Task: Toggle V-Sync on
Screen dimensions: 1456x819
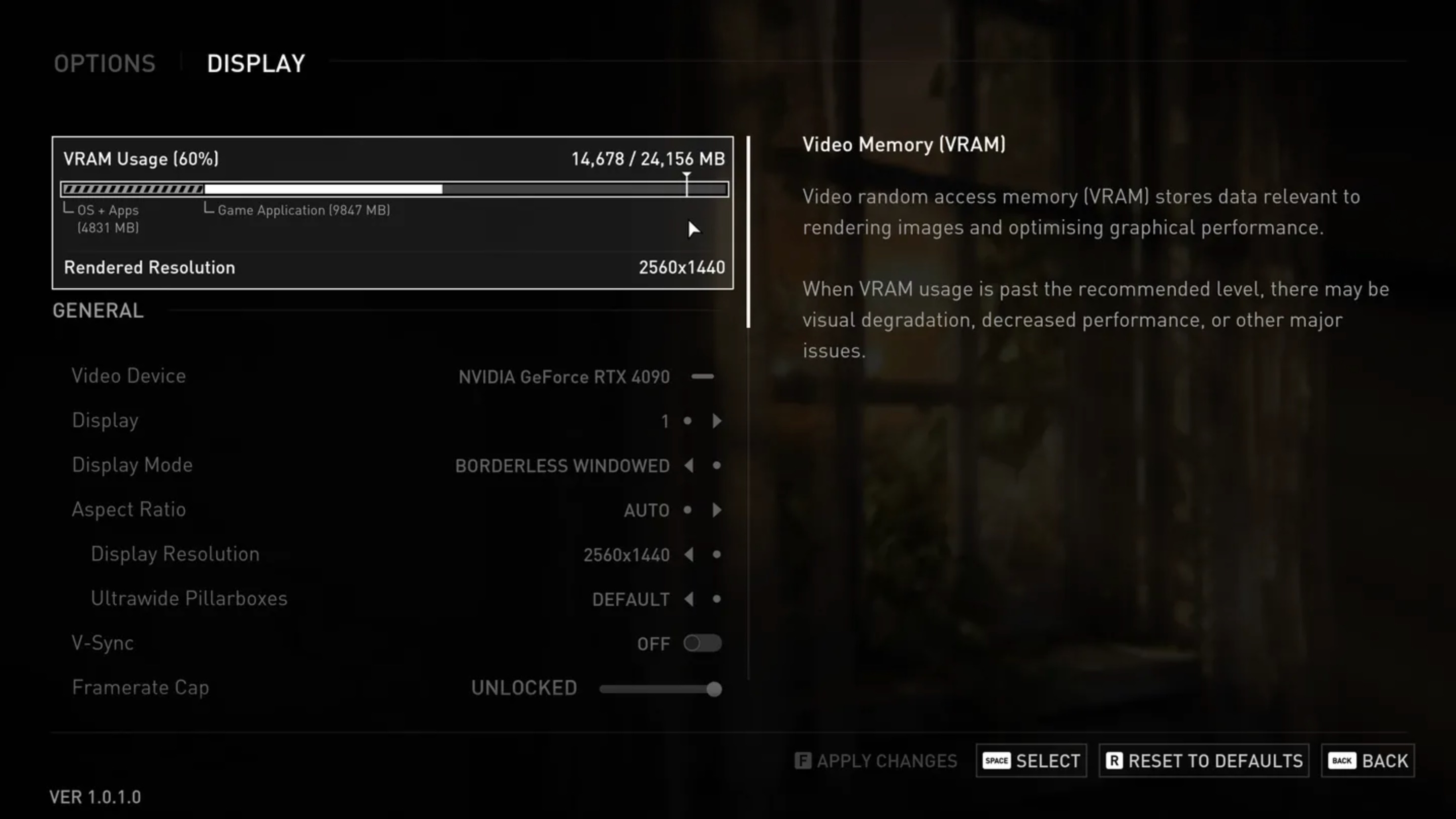Action: pyautogui.click(x=703, y=643)
